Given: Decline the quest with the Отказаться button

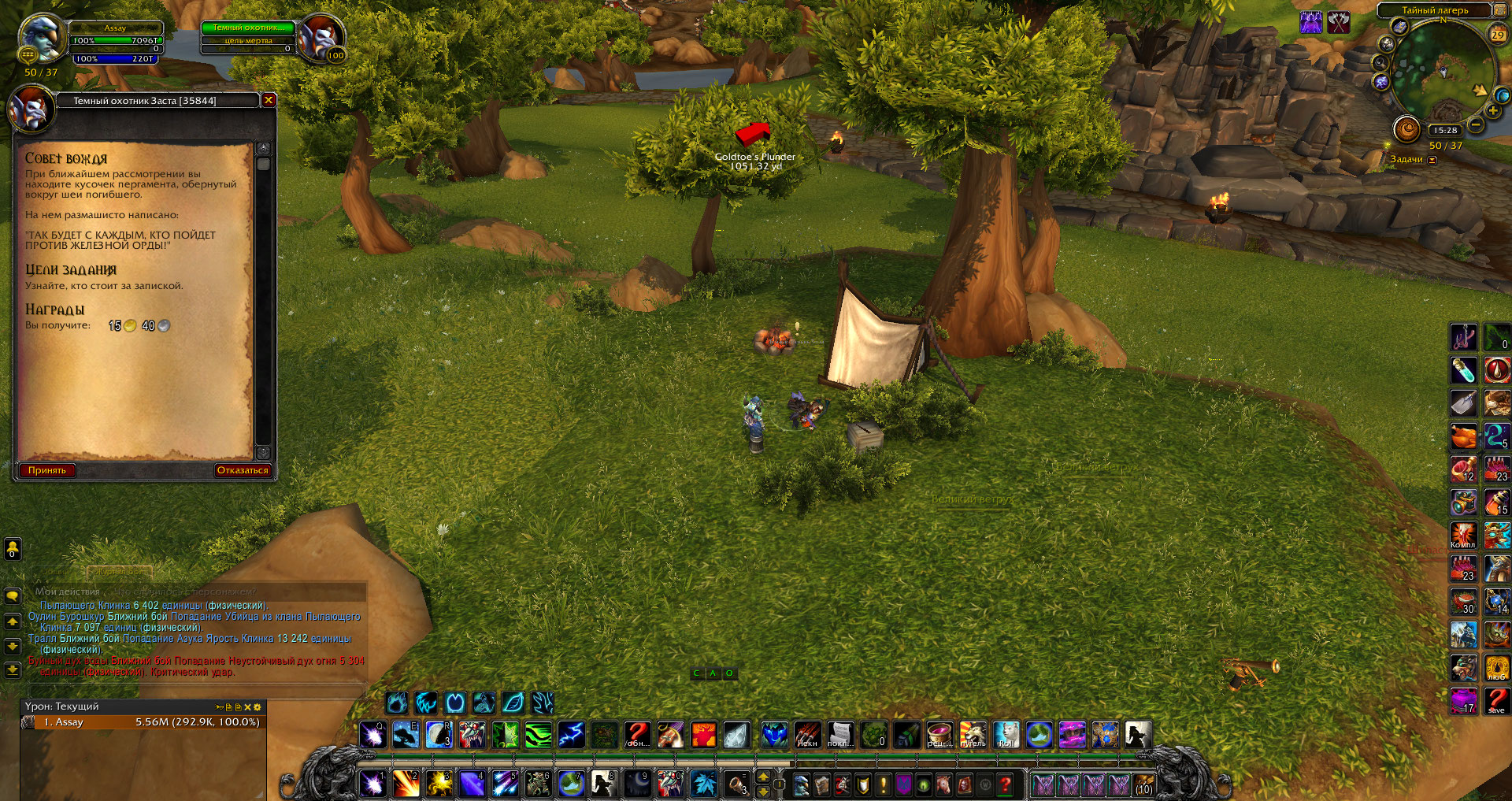Looking at the screenshot, I should pyautogui.click(x=243, y=470).
